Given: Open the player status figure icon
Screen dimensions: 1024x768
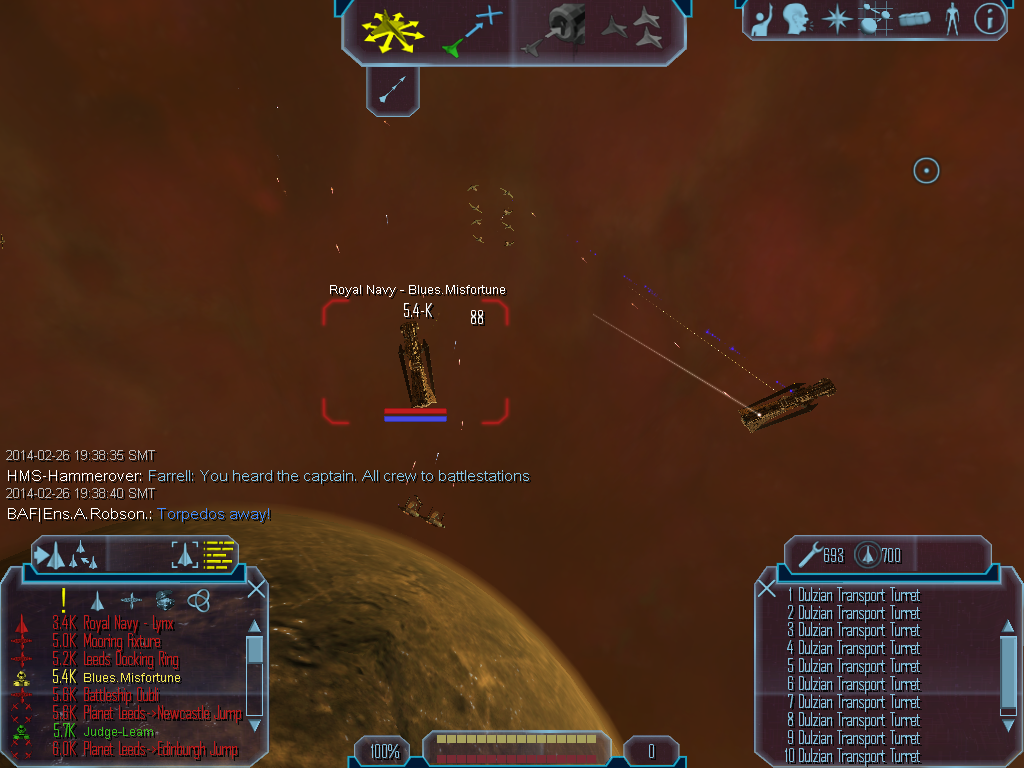Looking at the screenshot, I should (x=952, y=19).
